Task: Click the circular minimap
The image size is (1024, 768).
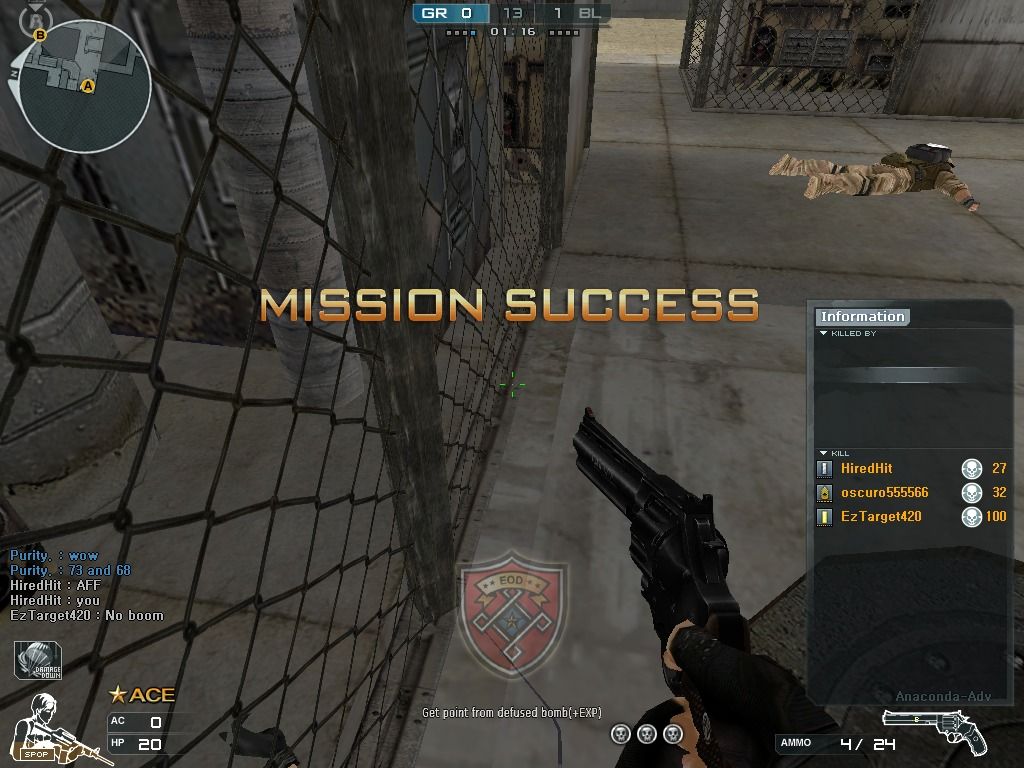Action: coord(84,86)
